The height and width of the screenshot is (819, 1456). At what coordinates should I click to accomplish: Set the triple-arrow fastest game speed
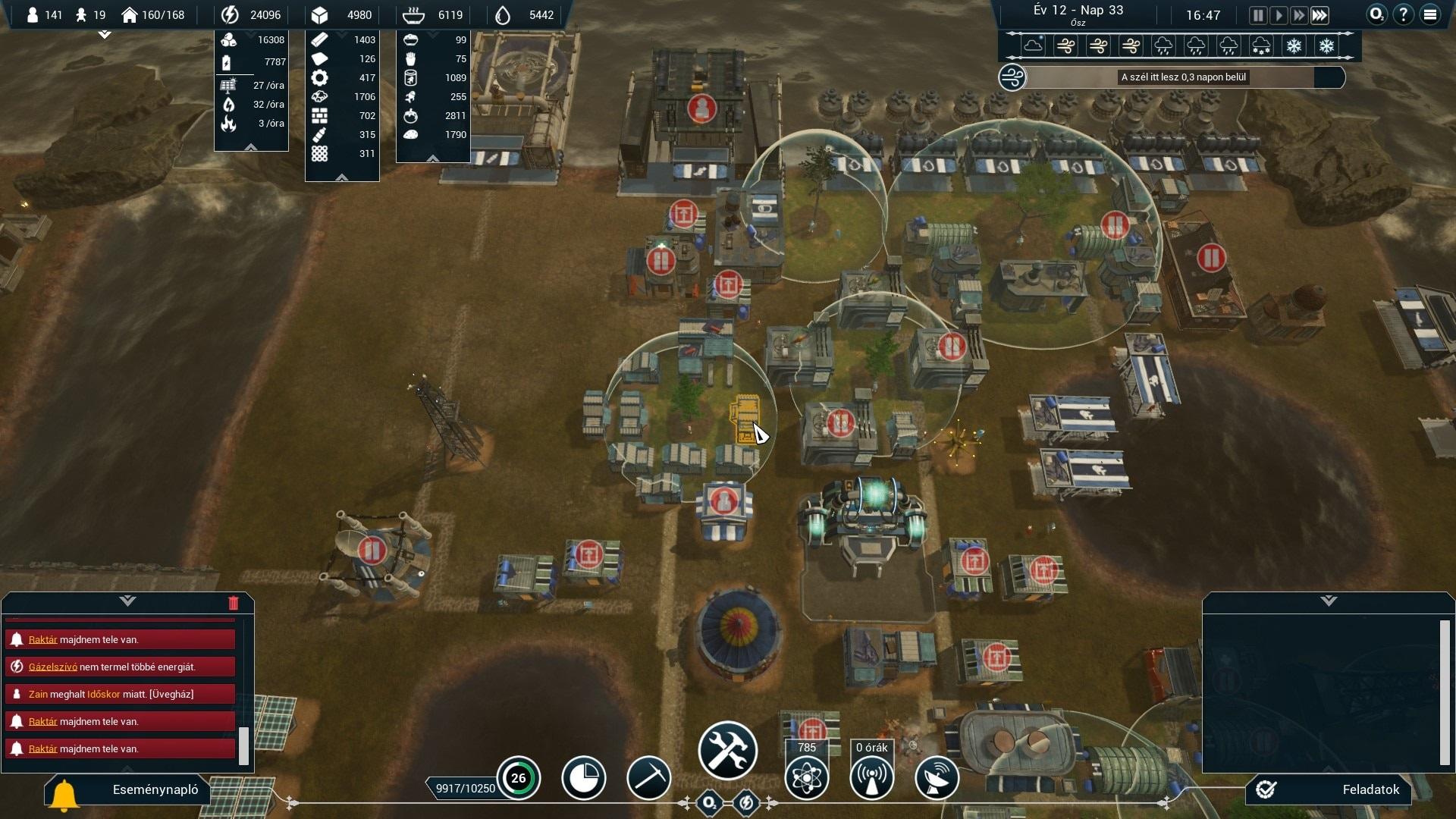1319,15
